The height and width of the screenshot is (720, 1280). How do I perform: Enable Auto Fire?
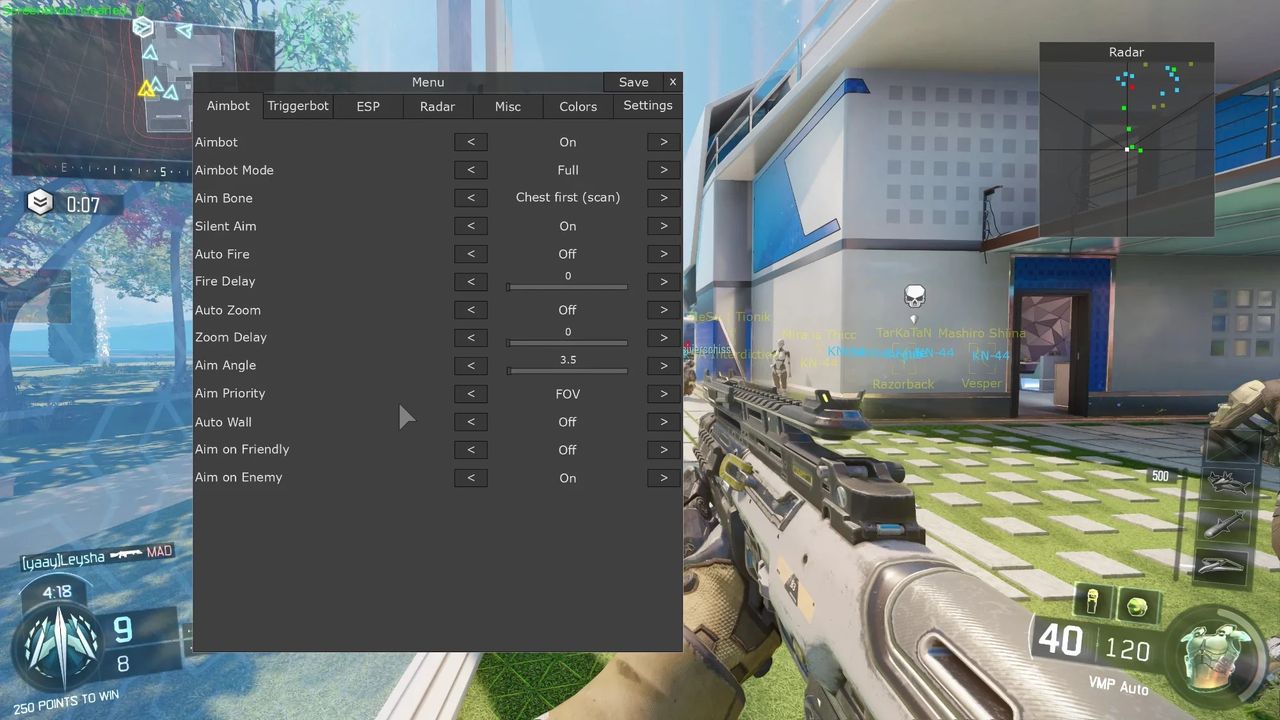point(663,253)
